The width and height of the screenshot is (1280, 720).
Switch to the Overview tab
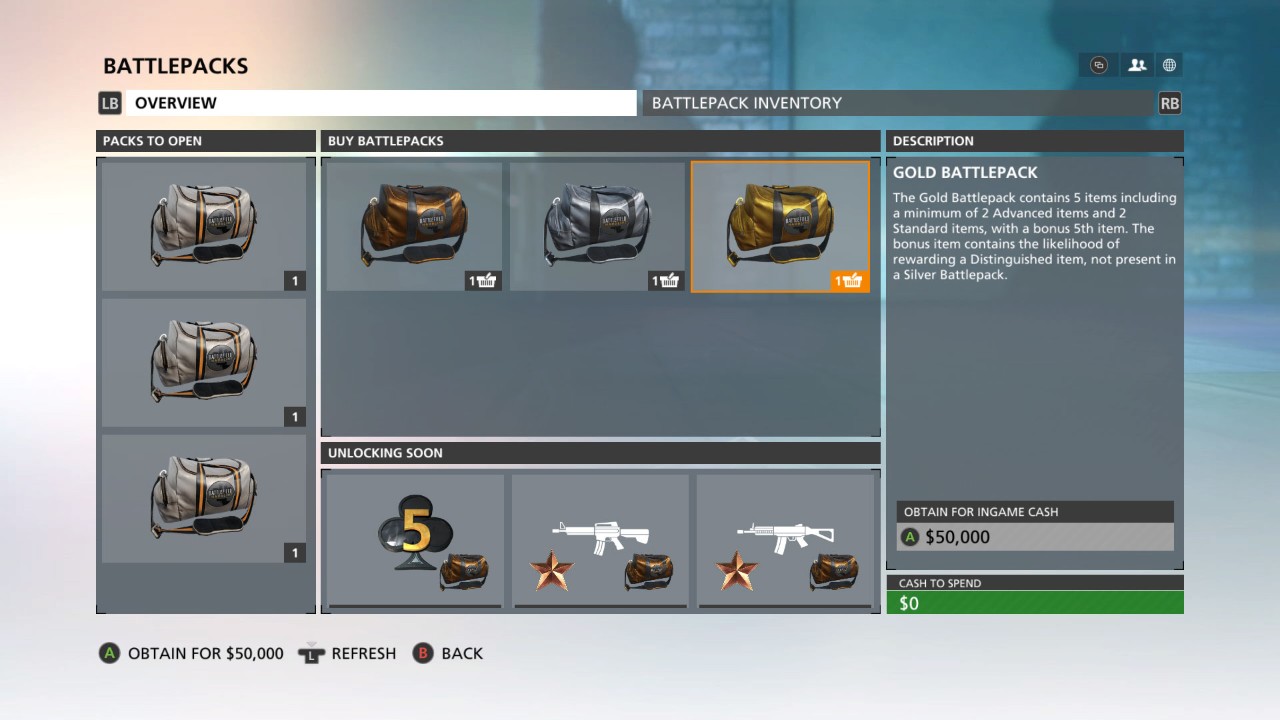click(380, 103)
